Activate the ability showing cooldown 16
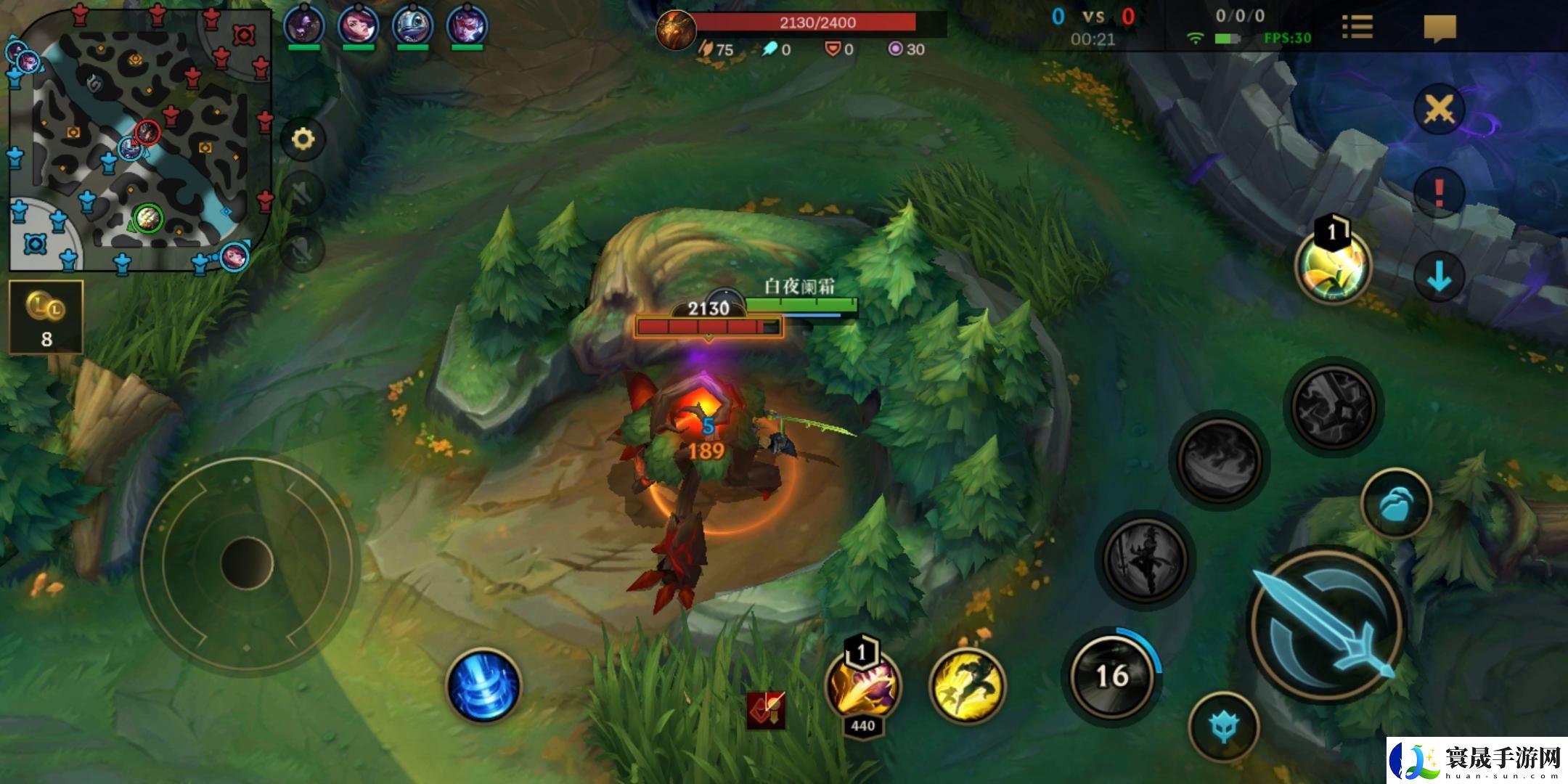The image size is (1568, 784). tap(1111, 677)
